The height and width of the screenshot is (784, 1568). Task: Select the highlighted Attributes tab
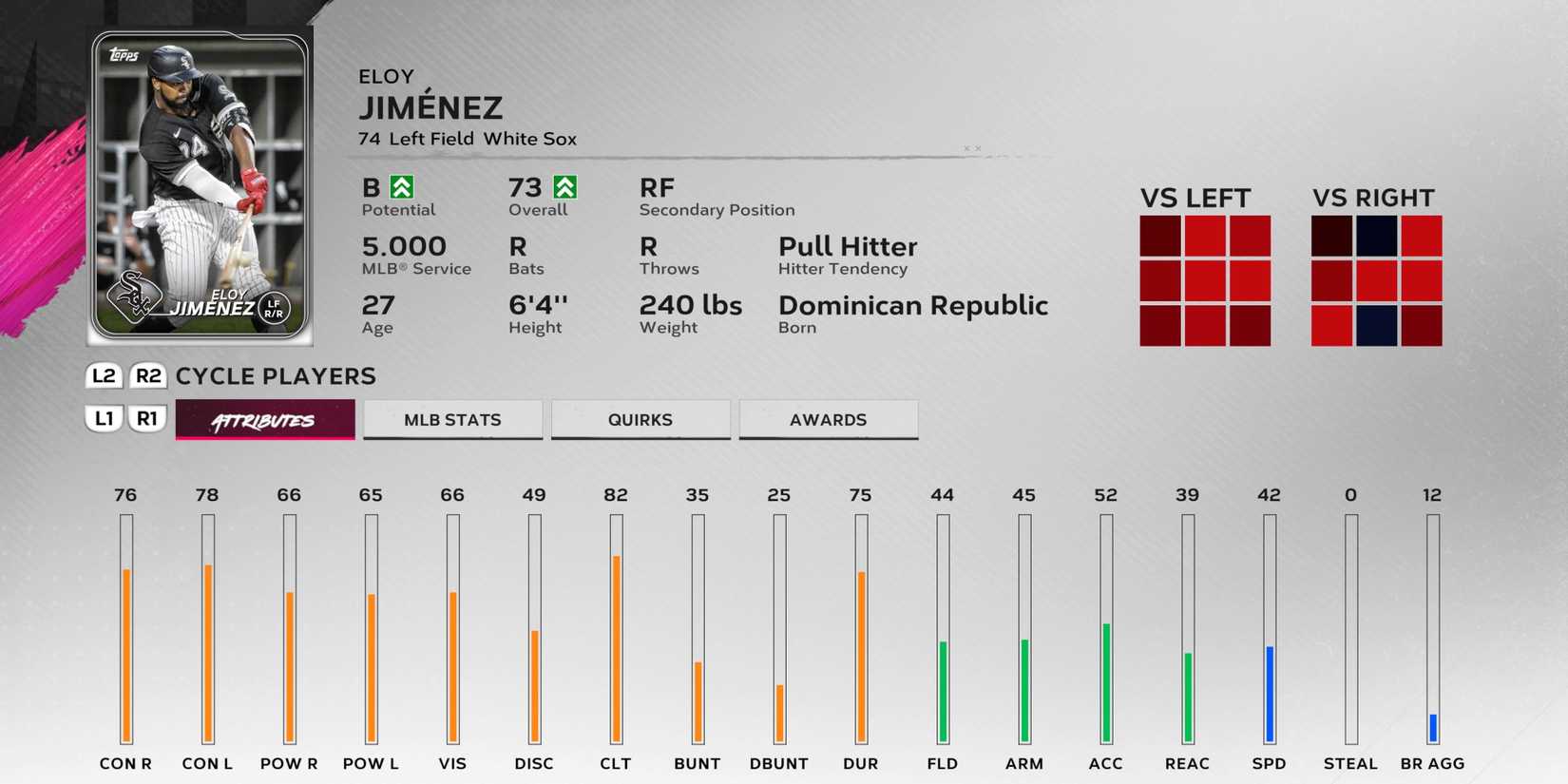tap(264, 419)
